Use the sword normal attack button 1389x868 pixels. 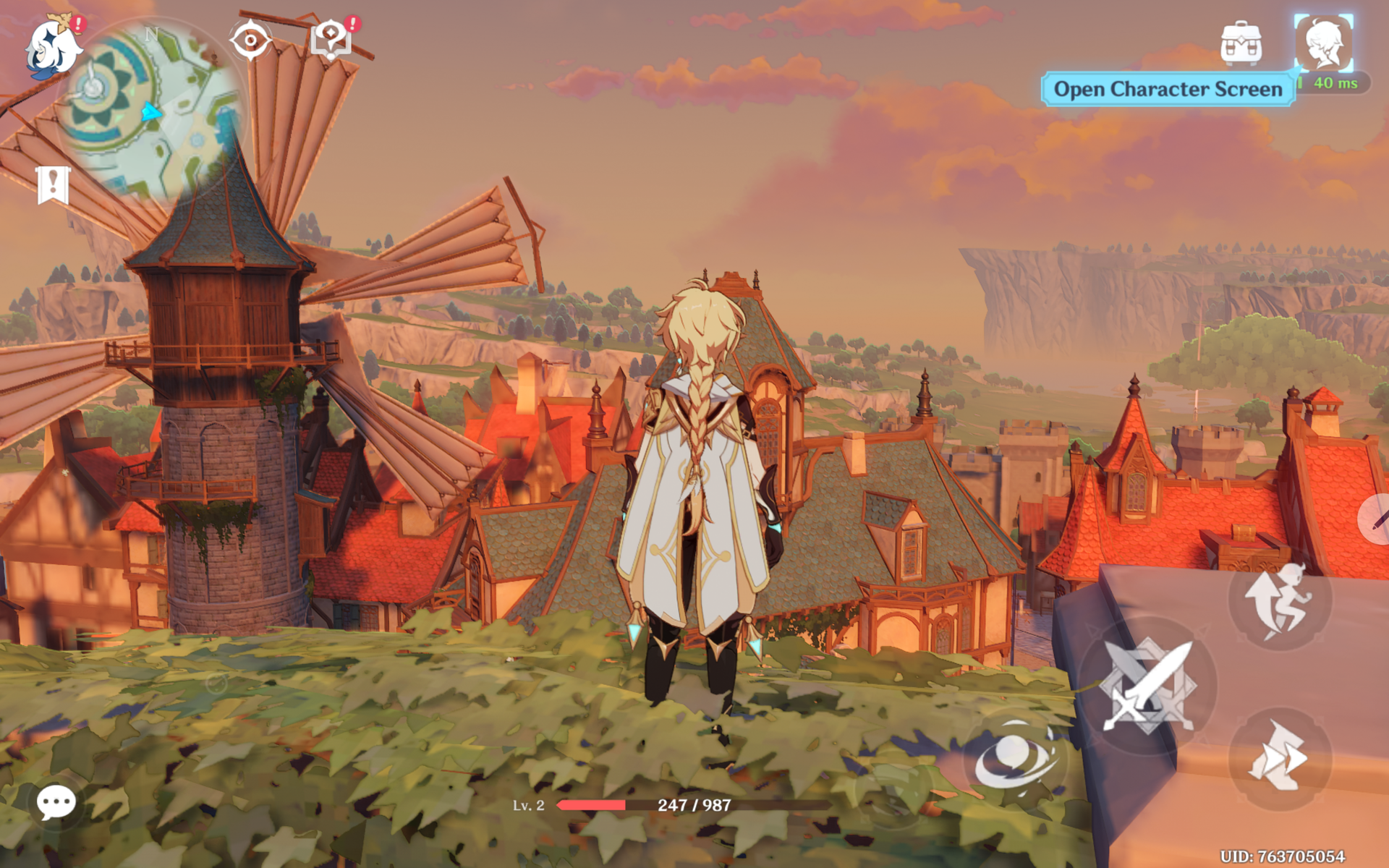point(1147,687)
